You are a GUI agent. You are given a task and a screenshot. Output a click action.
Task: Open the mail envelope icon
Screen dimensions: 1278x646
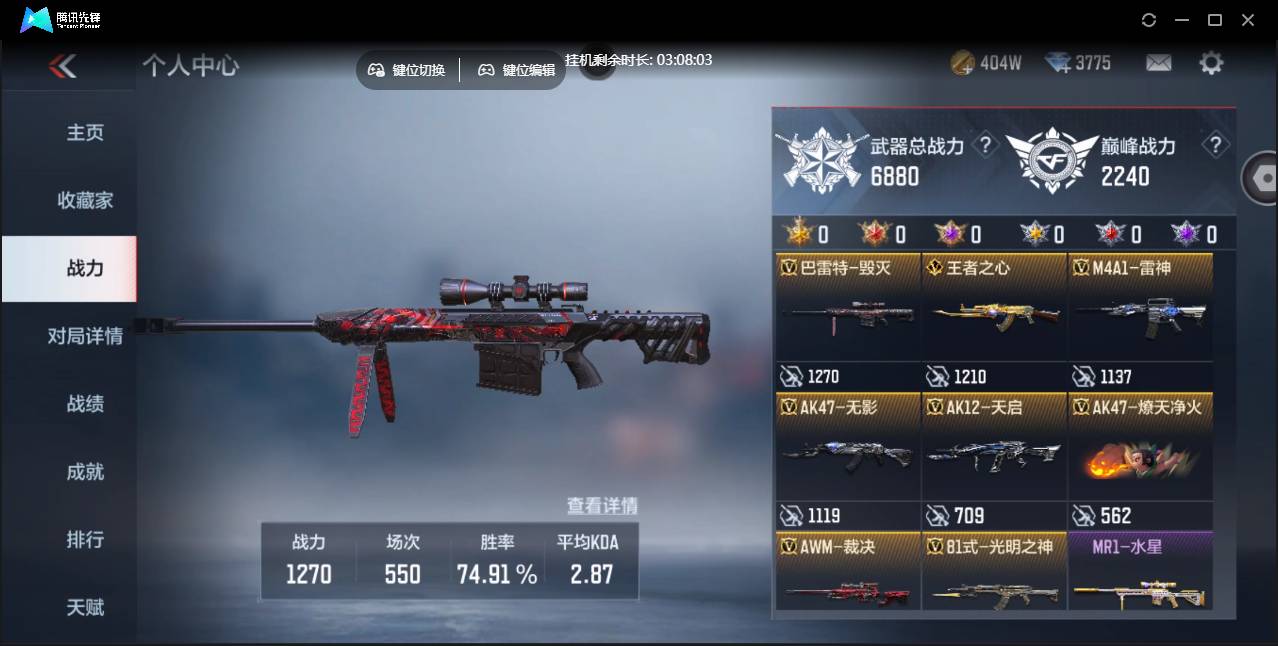1158,63
